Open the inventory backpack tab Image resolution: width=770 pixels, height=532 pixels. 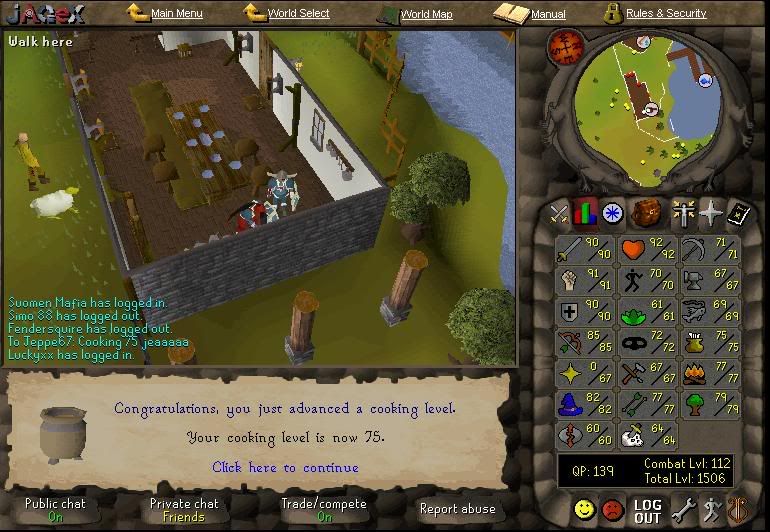tap(646, 213)
